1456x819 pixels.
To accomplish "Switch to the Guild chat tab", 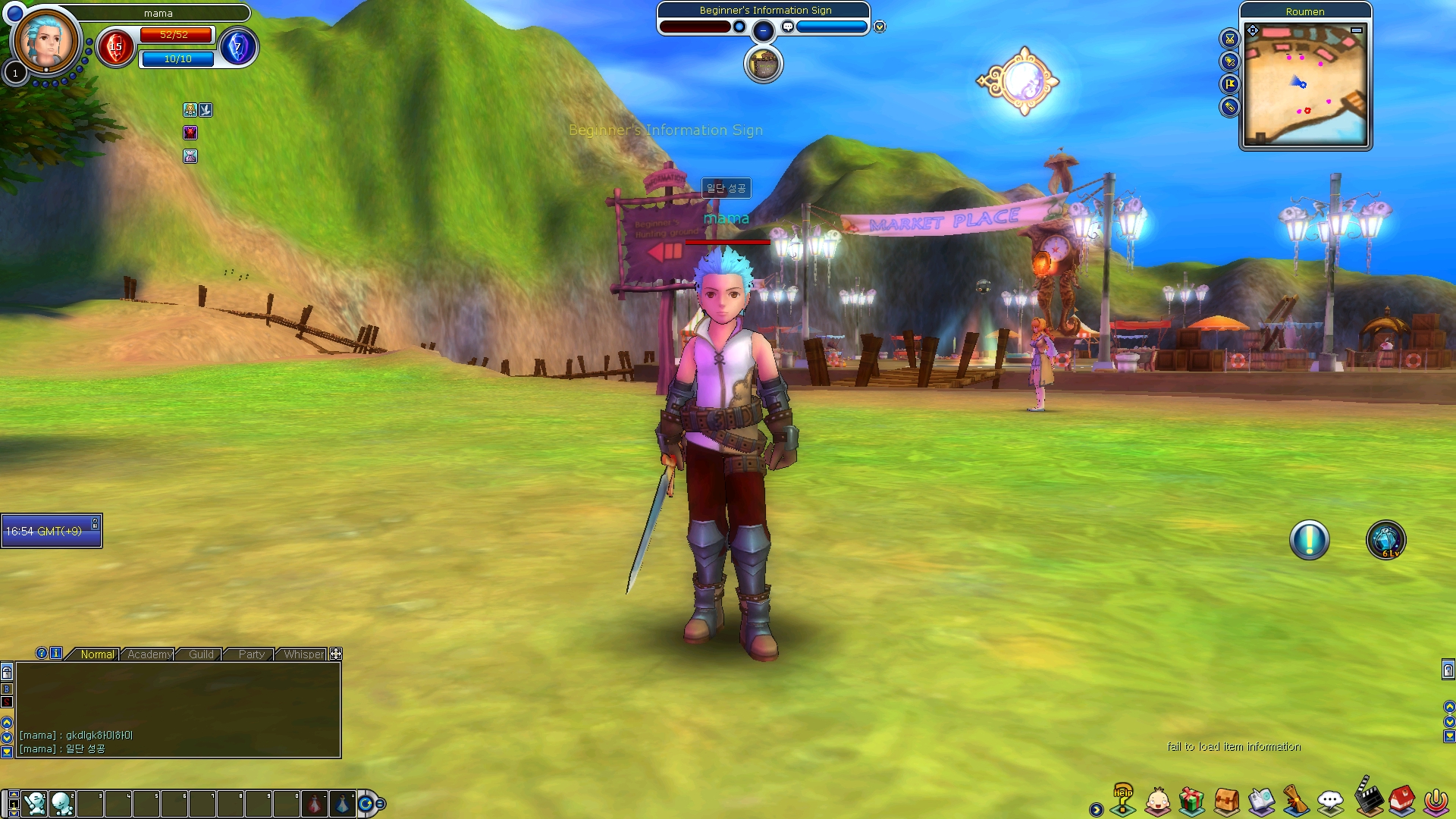I will click(200, 654).
